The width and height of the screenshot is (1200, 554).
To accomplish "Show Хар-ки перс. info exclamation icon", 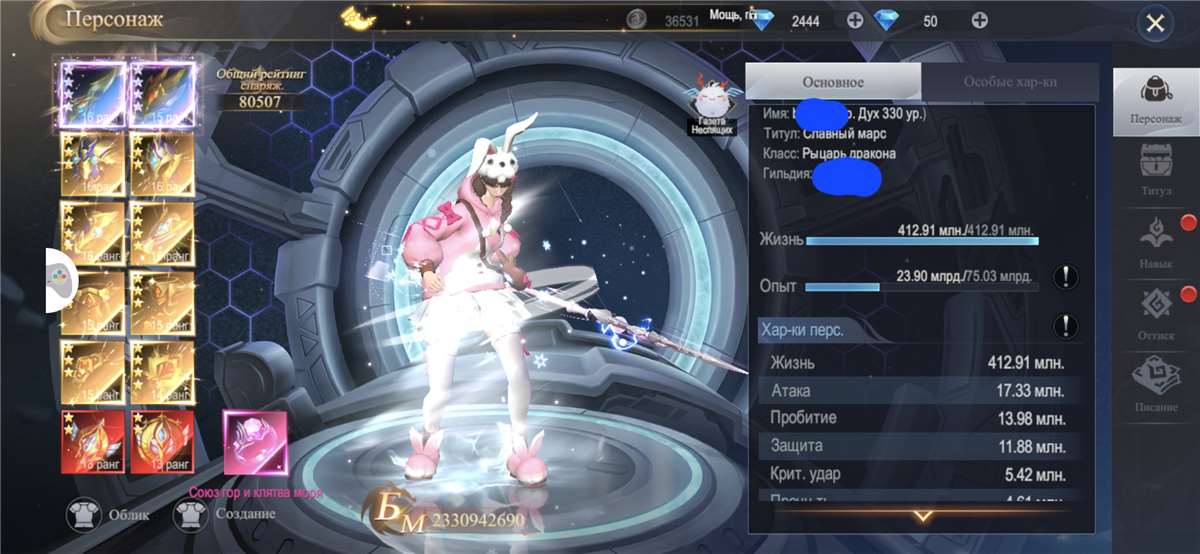I will click(x=1066, y=326).
